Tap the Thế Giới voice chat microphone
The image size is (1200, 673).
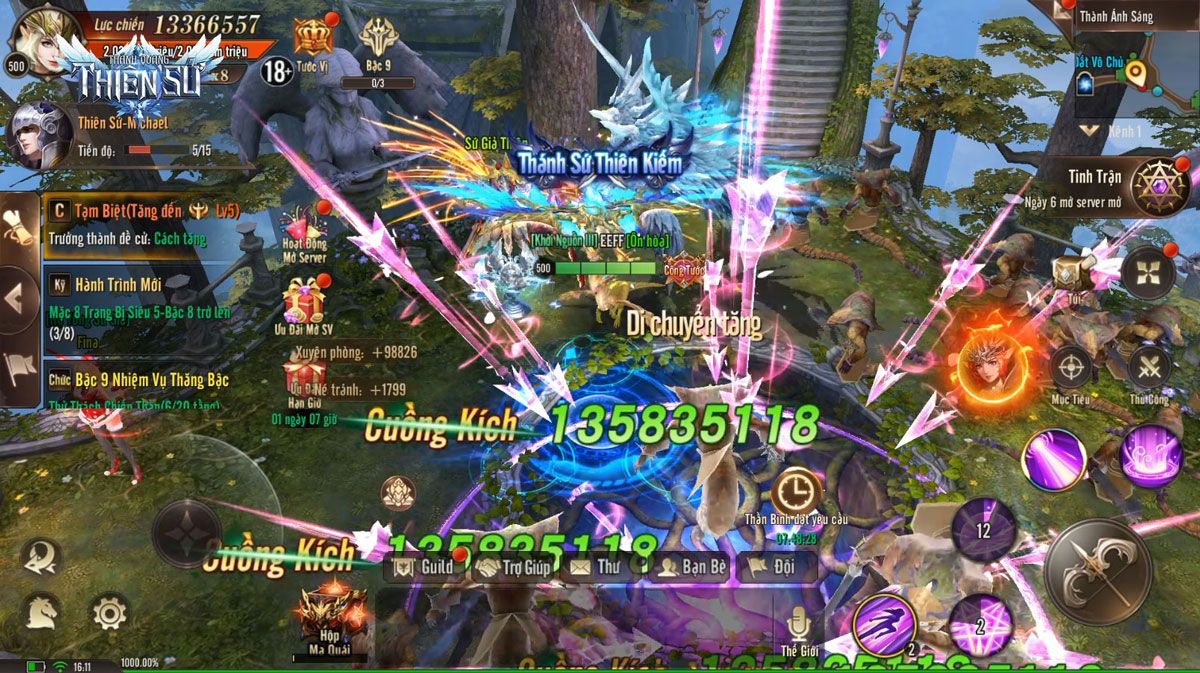pyautogui.click(x=797, y=626)
